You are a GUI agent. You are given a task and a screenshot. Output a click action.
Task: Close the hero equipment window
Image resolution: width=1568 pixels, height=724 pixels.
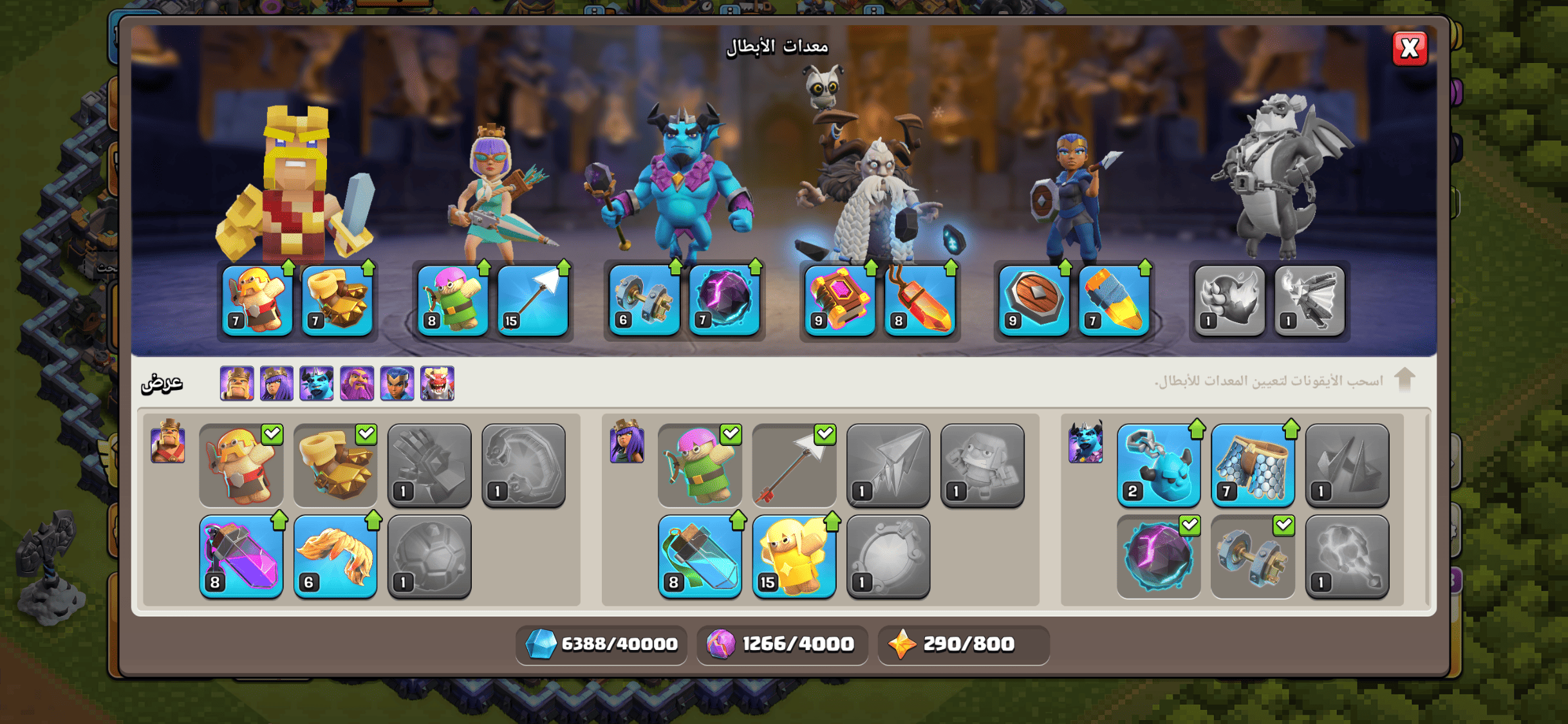coord(1409,48)
